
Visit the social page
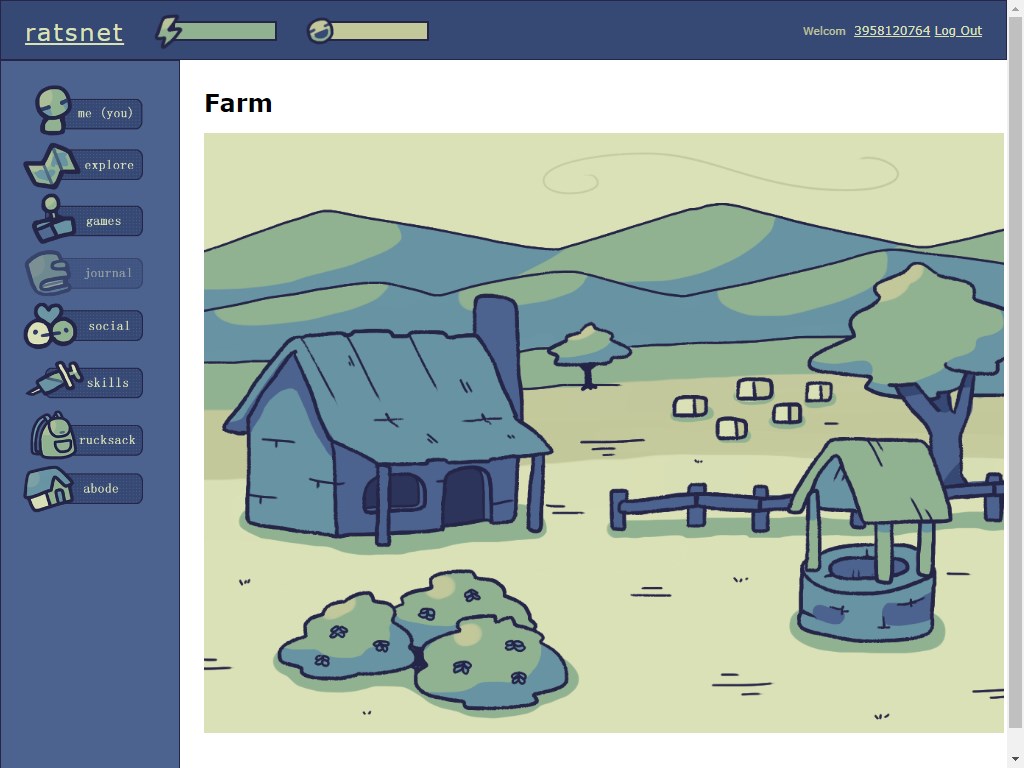[x=107, y=326]
